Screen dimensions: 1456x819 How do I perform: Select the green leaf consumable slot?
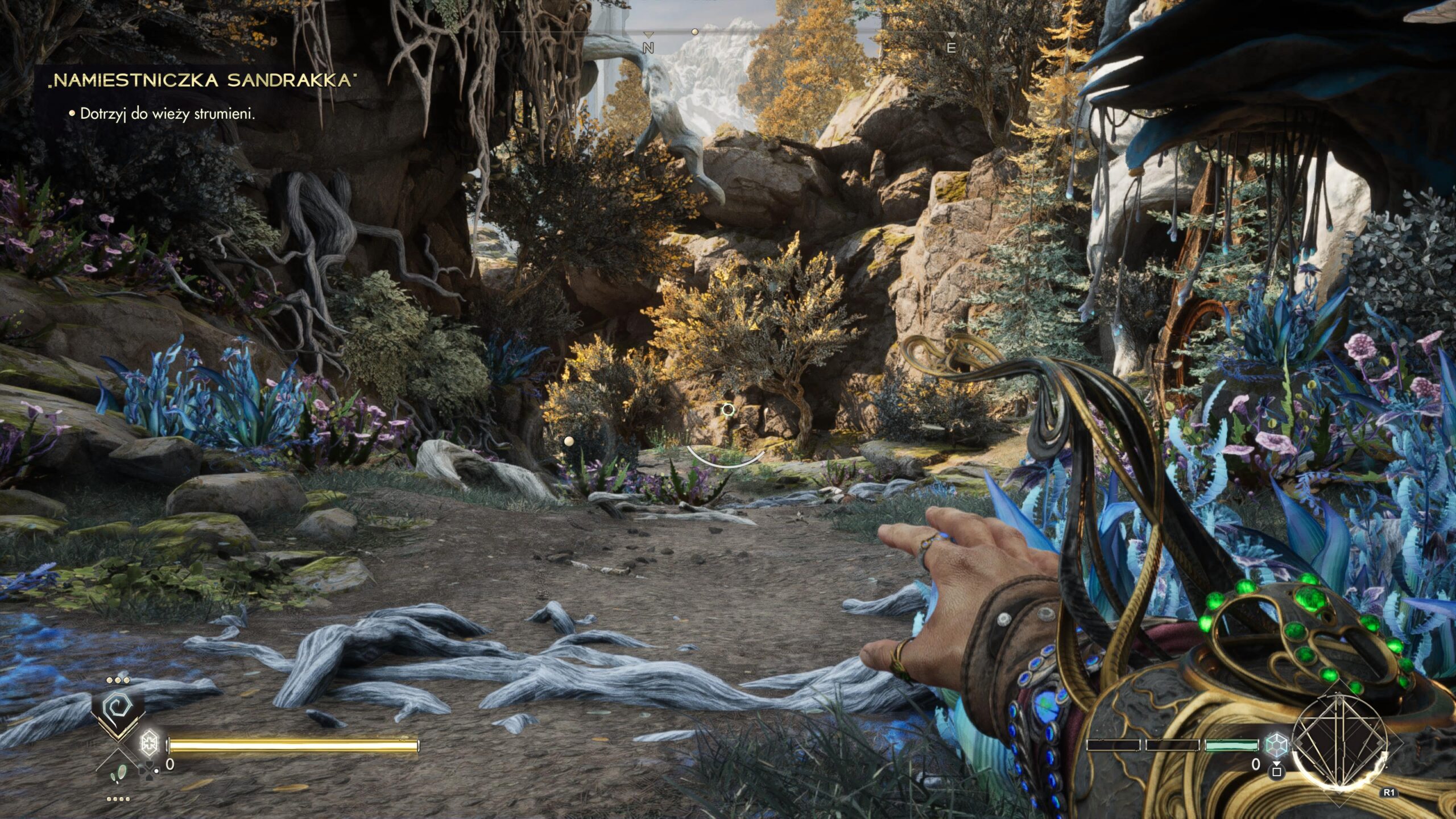point(119,771)
